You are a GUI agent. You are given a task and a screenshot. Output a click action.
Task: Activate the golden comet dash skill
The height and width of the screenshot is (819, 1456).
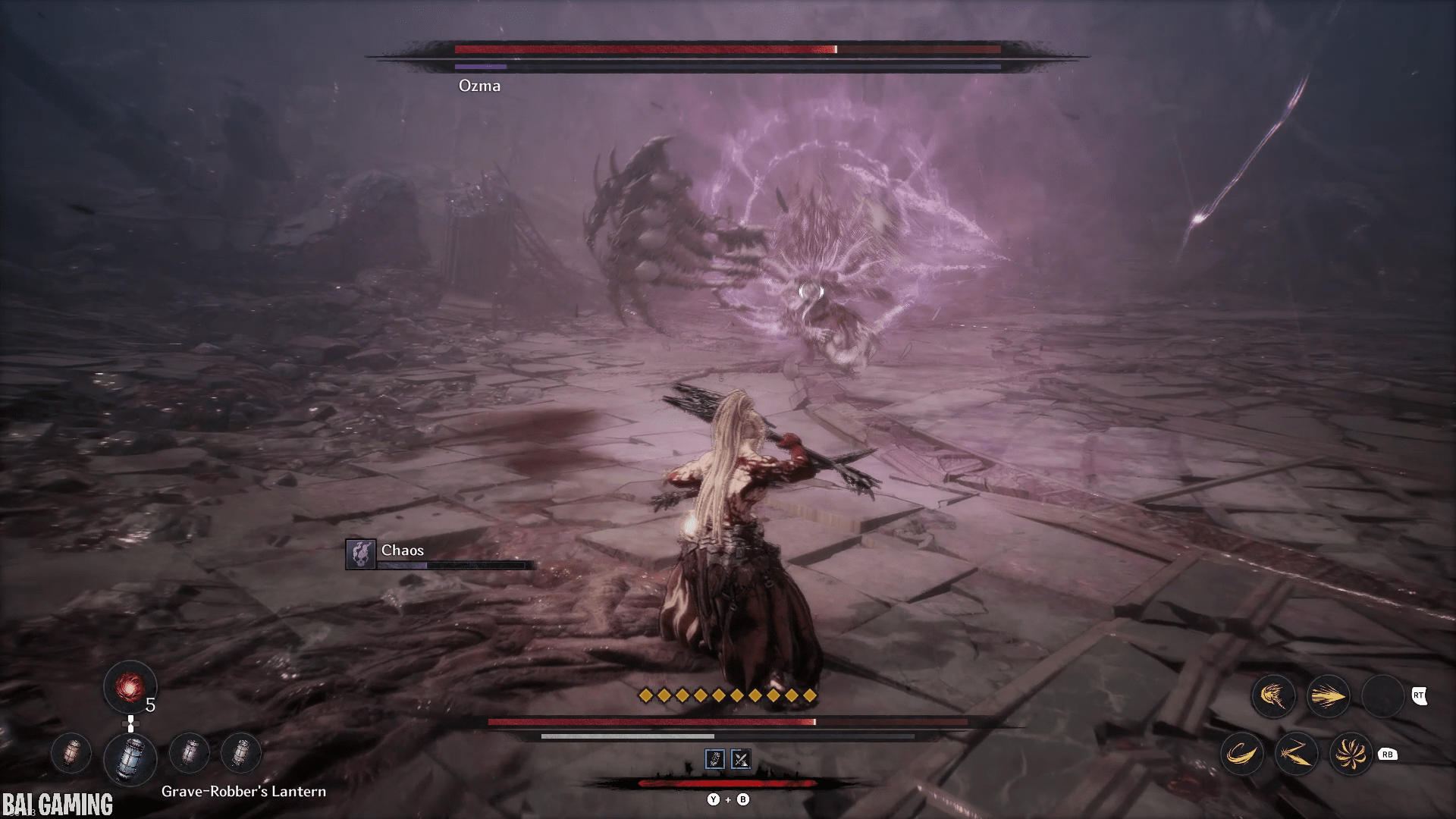pyautogui.click(x=1273, y=696)
